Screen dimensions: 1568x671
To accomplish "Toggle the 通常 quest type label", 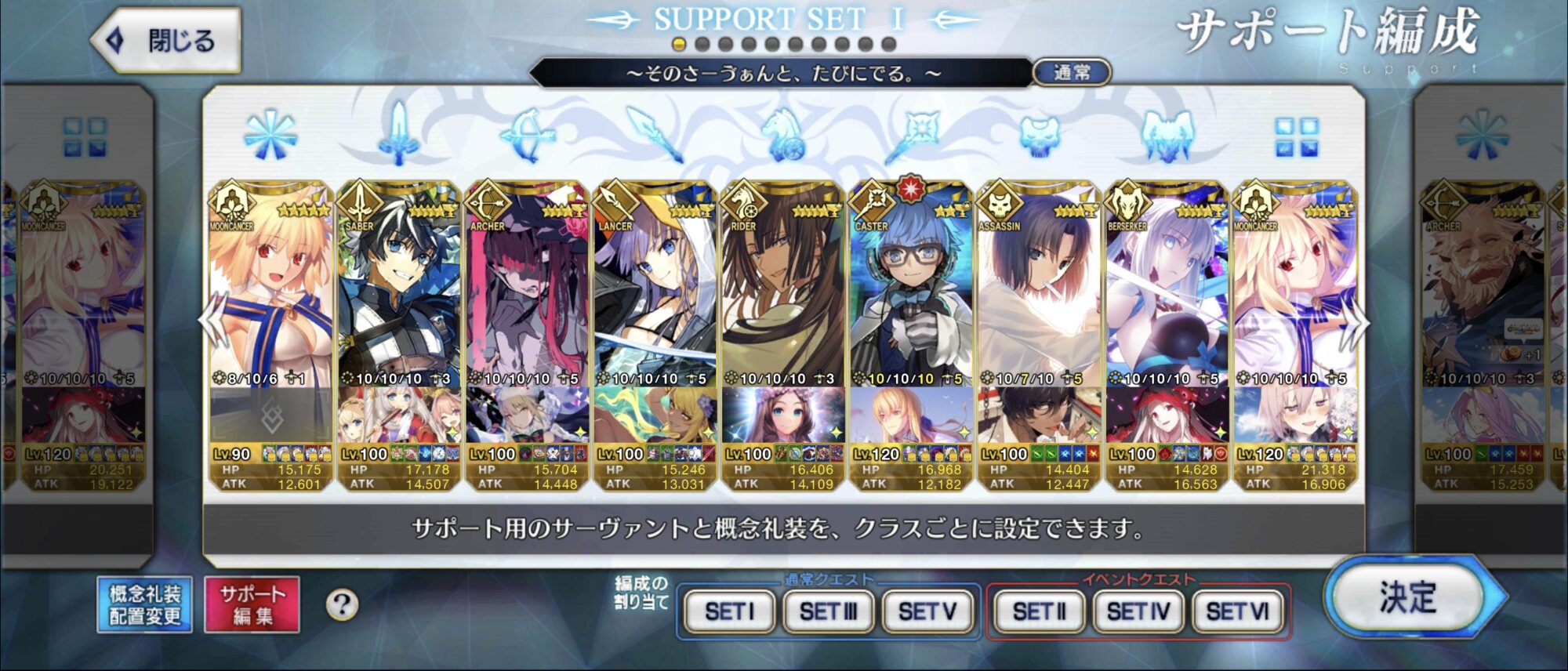I will [1072, 73].
